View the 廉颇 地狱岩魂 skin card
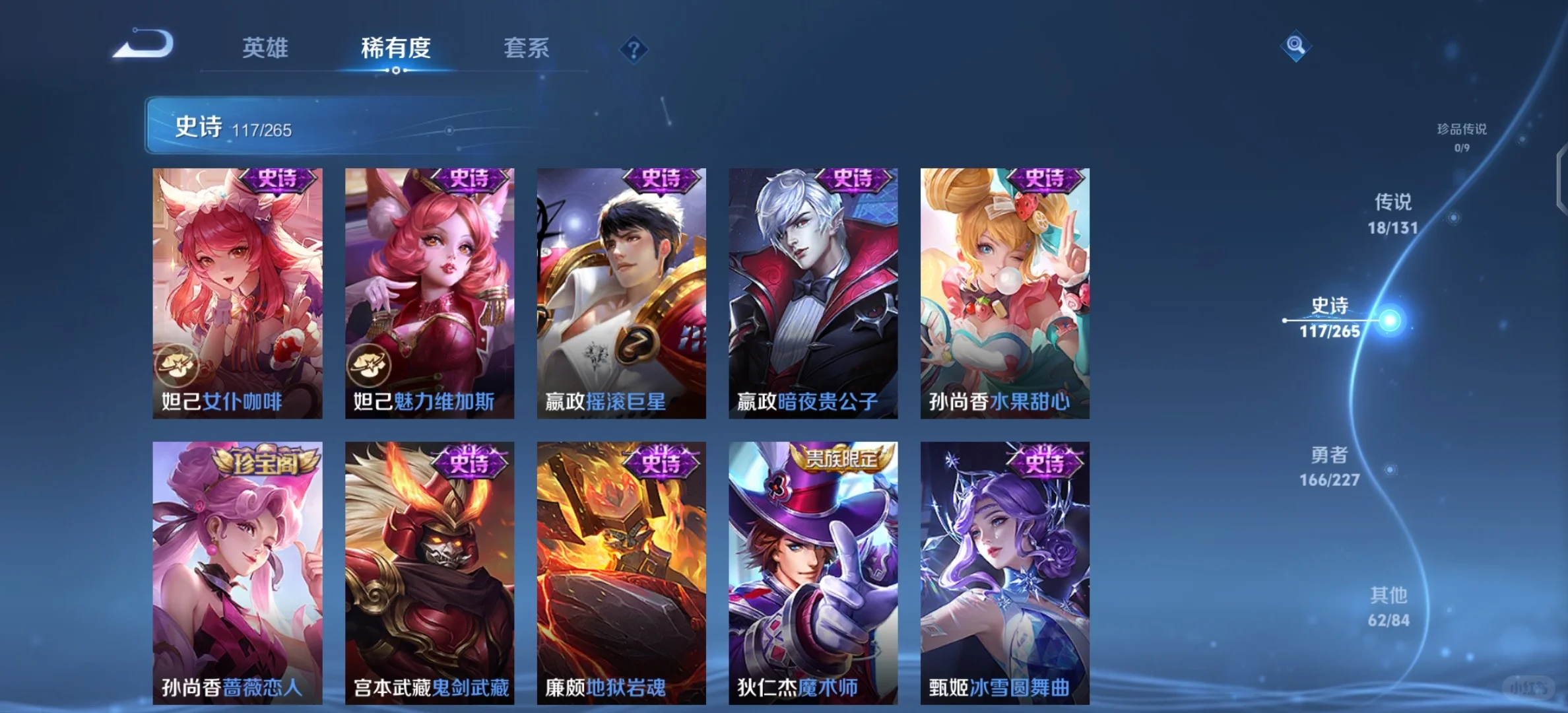Screen dimensions: 1568x713 621,572
